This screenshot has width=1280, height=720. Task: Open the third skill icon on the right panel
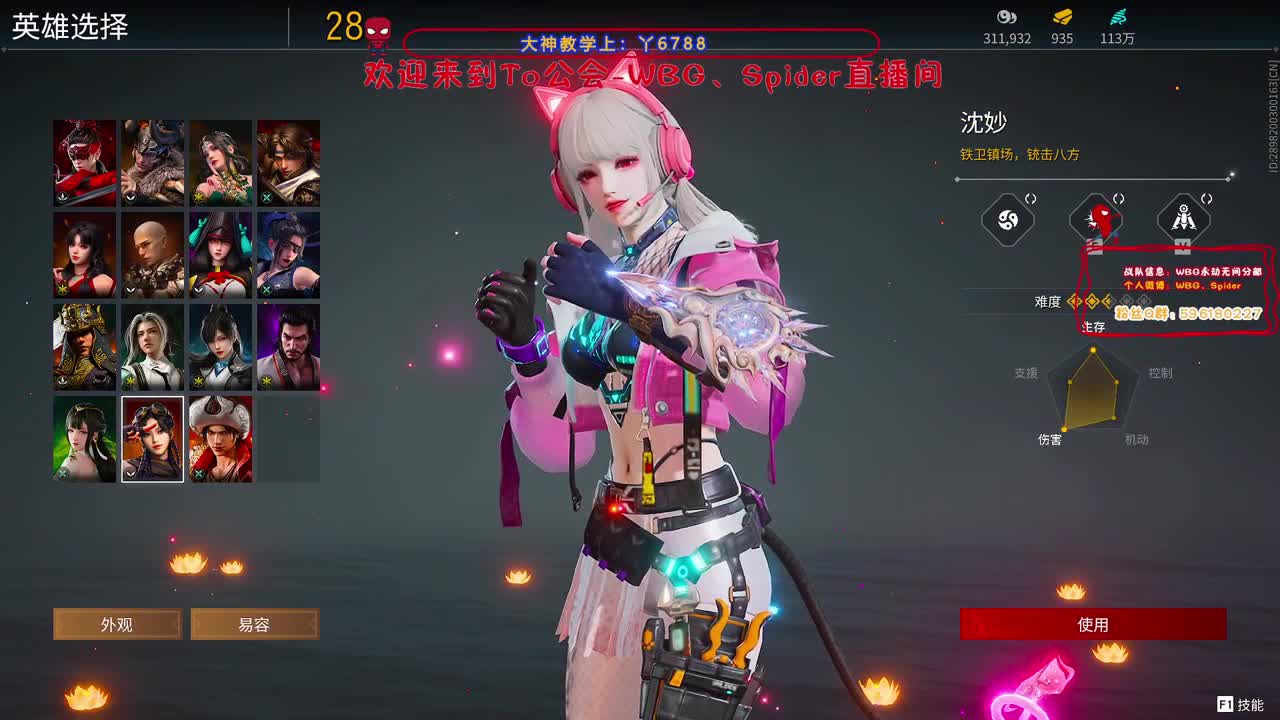1183,219
